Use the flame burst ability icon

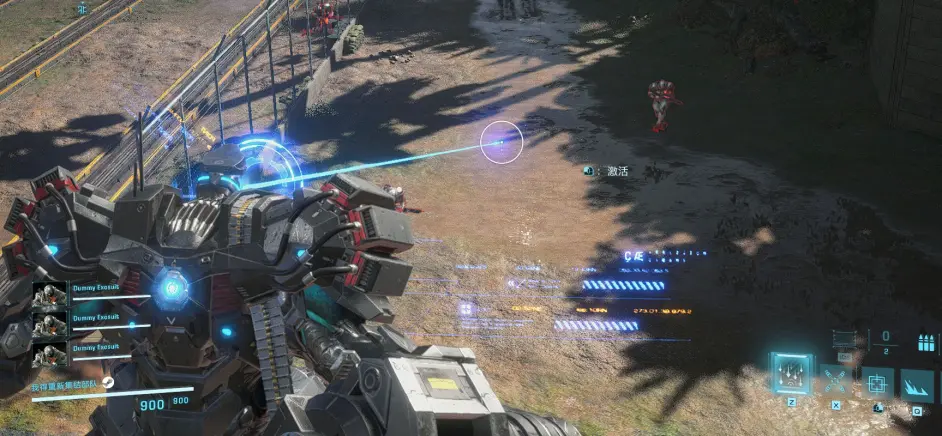click(916, 384)
